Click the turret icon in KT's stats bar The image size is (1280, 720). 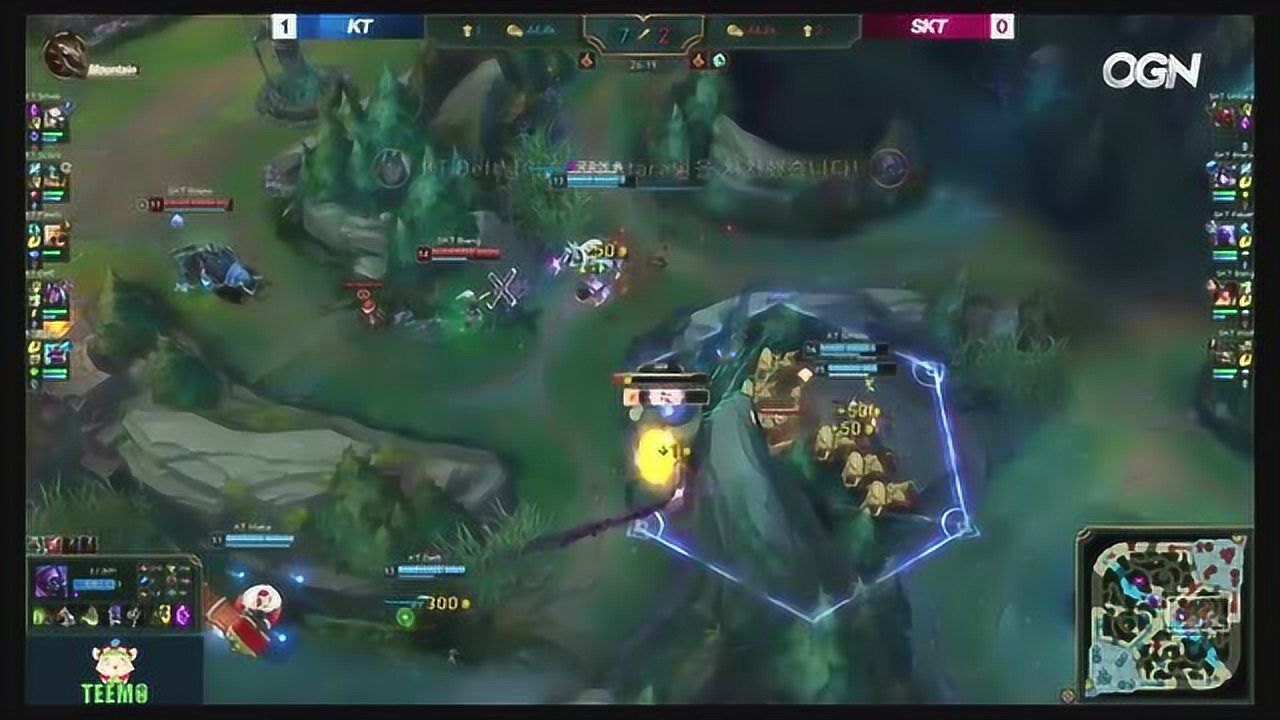tap(467, 27)
